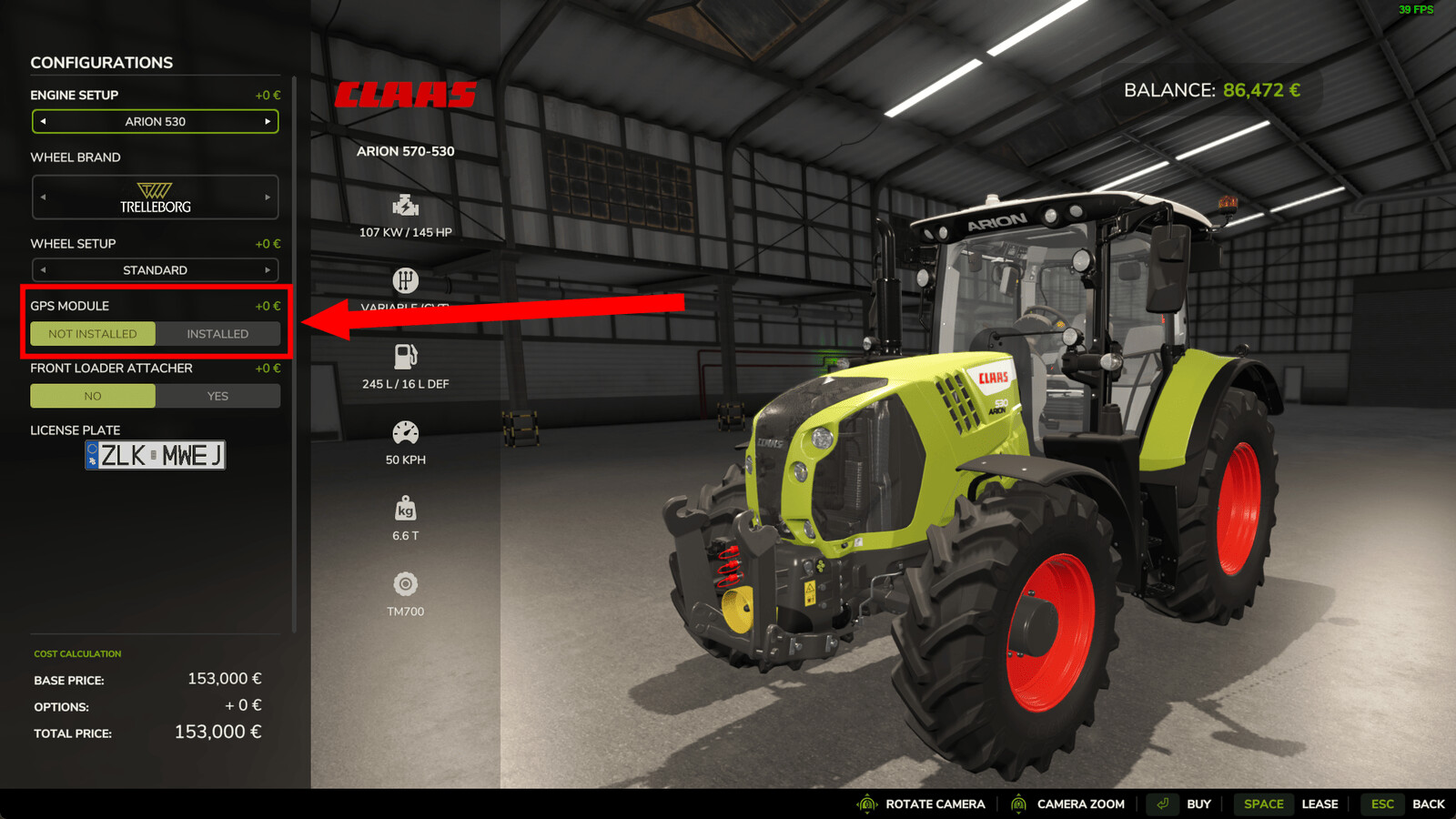The height and width of the screenshot is (819, 1456).
Task: Click the fuel capacity icon above 245 L
Action: (406, 353)
